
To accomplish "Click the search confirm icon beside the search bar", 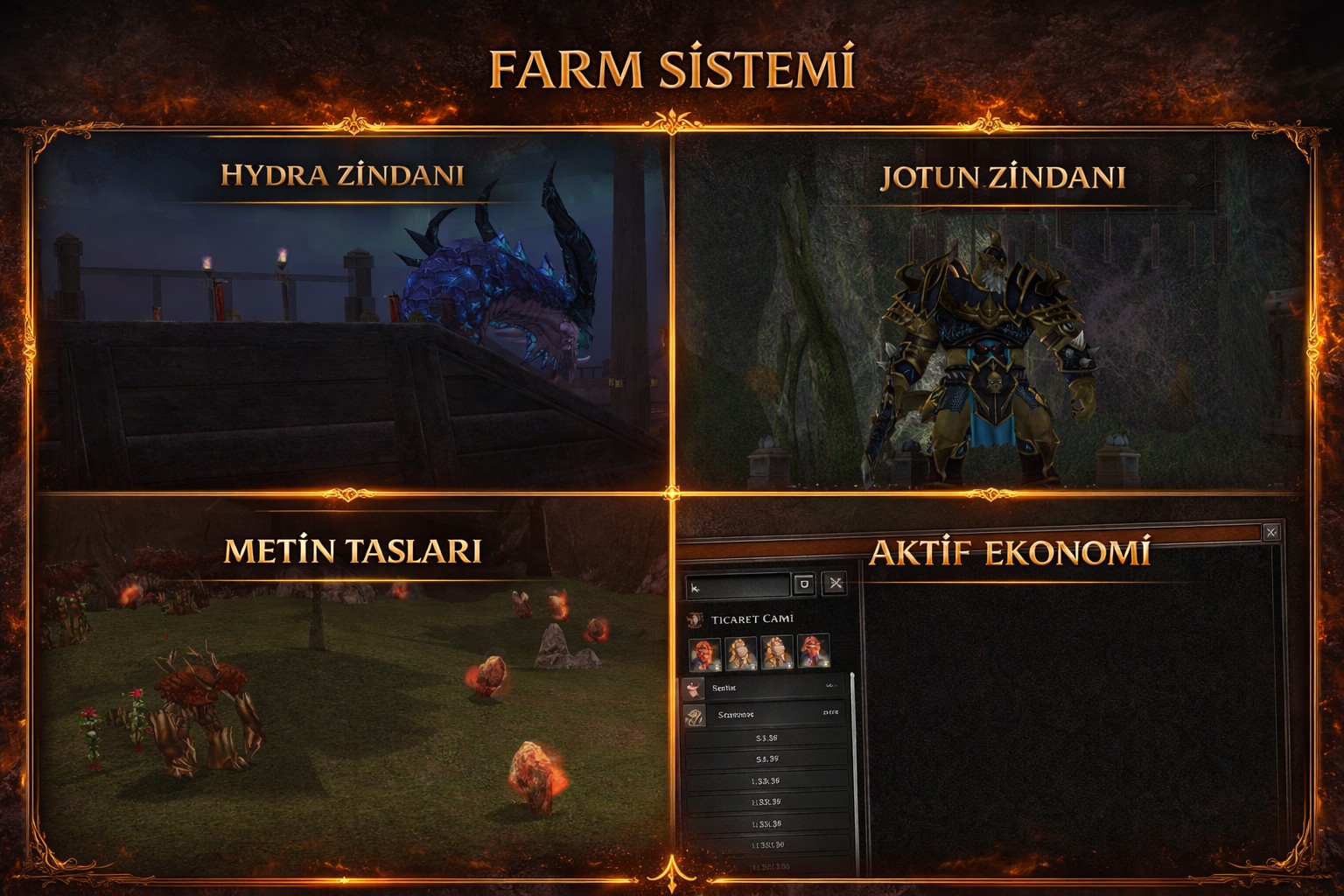I will [x=803, y=584].
